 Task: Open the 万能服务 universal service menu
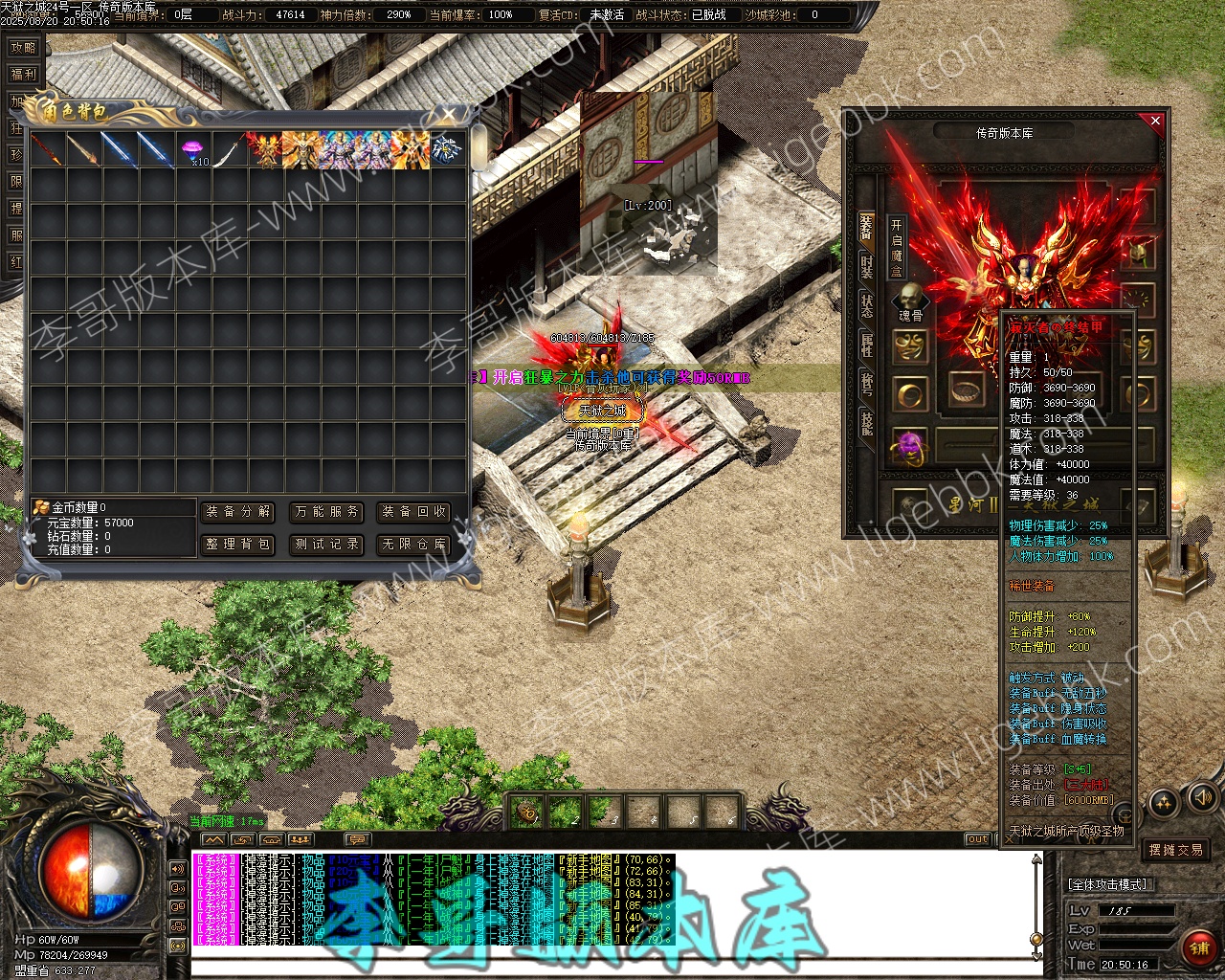[326, 512]
